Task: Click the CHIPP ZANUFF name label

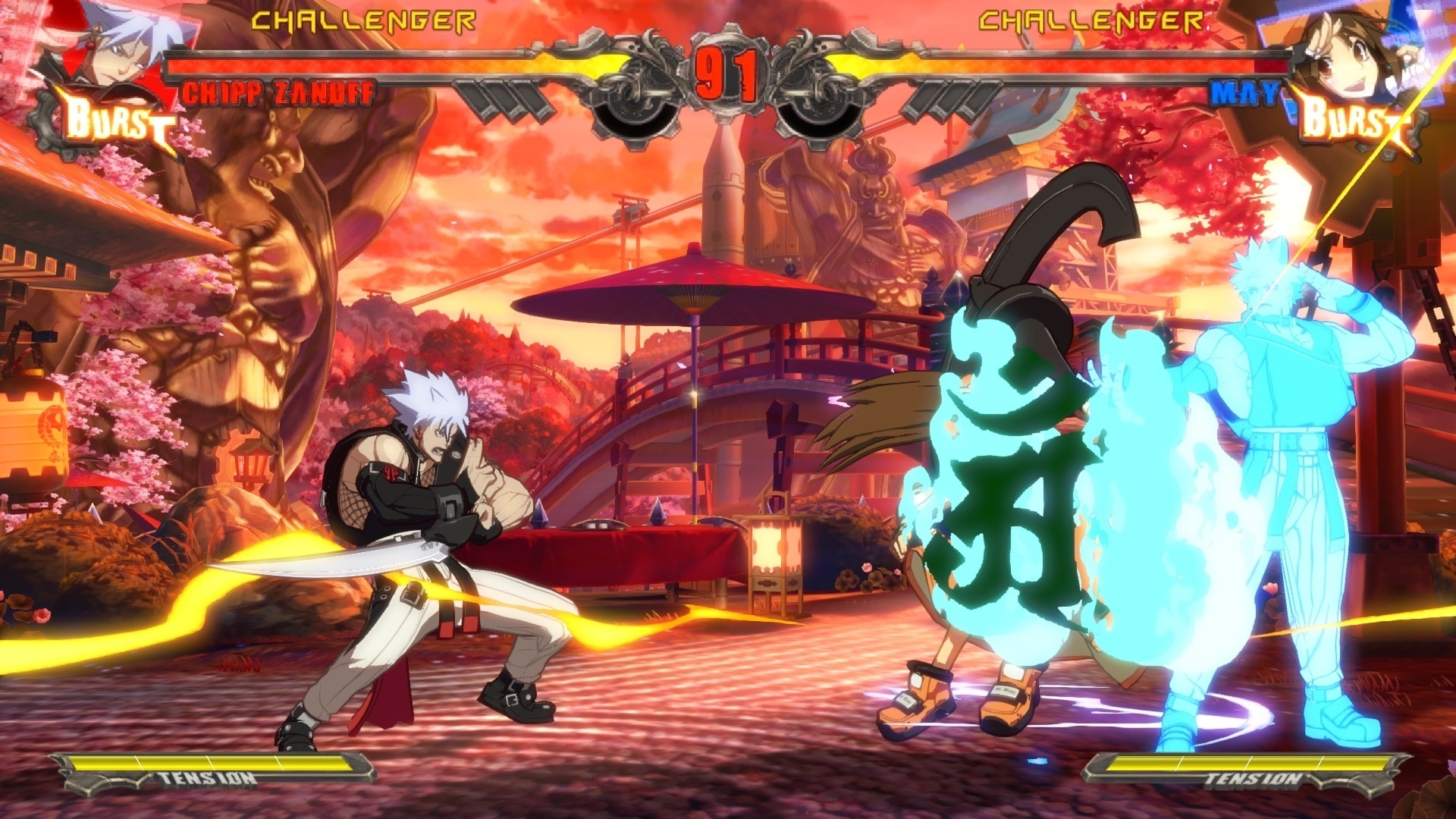Action: (x=279, y=93)
